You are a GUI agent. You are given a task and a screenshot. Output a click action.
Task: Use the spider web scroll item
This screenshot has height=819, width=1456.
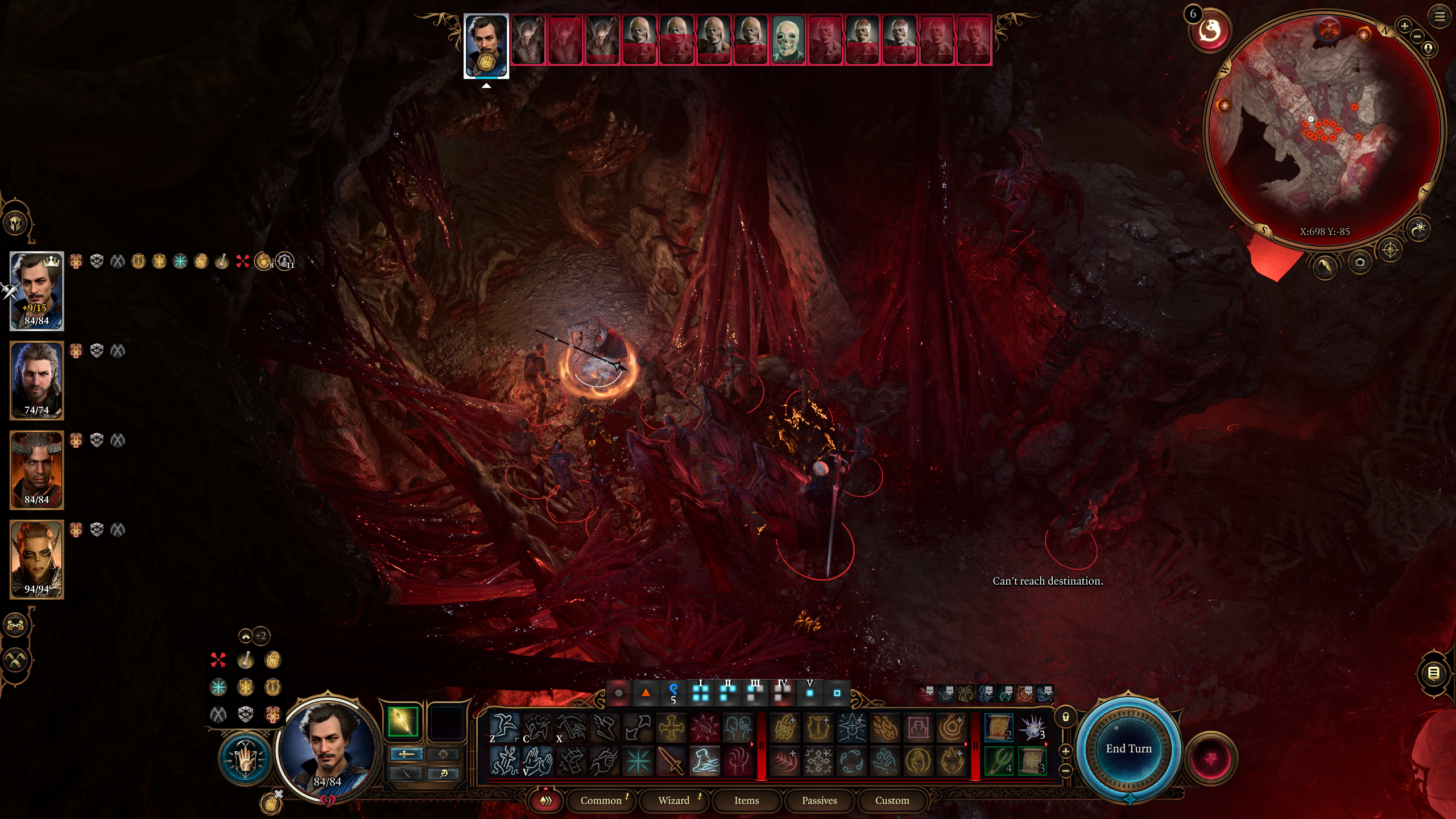[1032, 760]
